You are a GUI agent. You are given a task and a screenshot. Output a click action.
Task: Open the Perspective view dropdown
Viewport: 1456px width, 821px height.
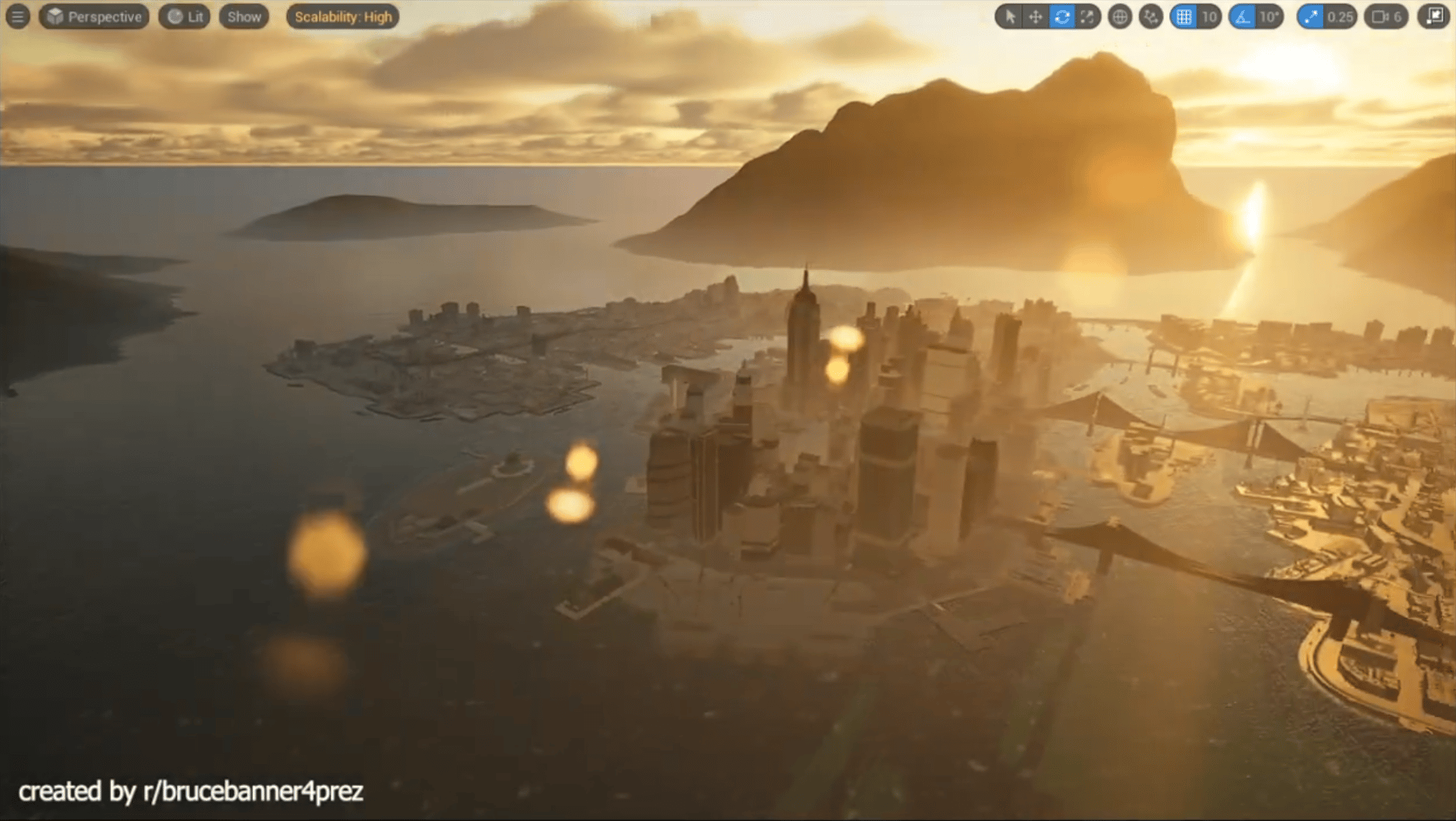pyautogui.click(x=93, y=16)
